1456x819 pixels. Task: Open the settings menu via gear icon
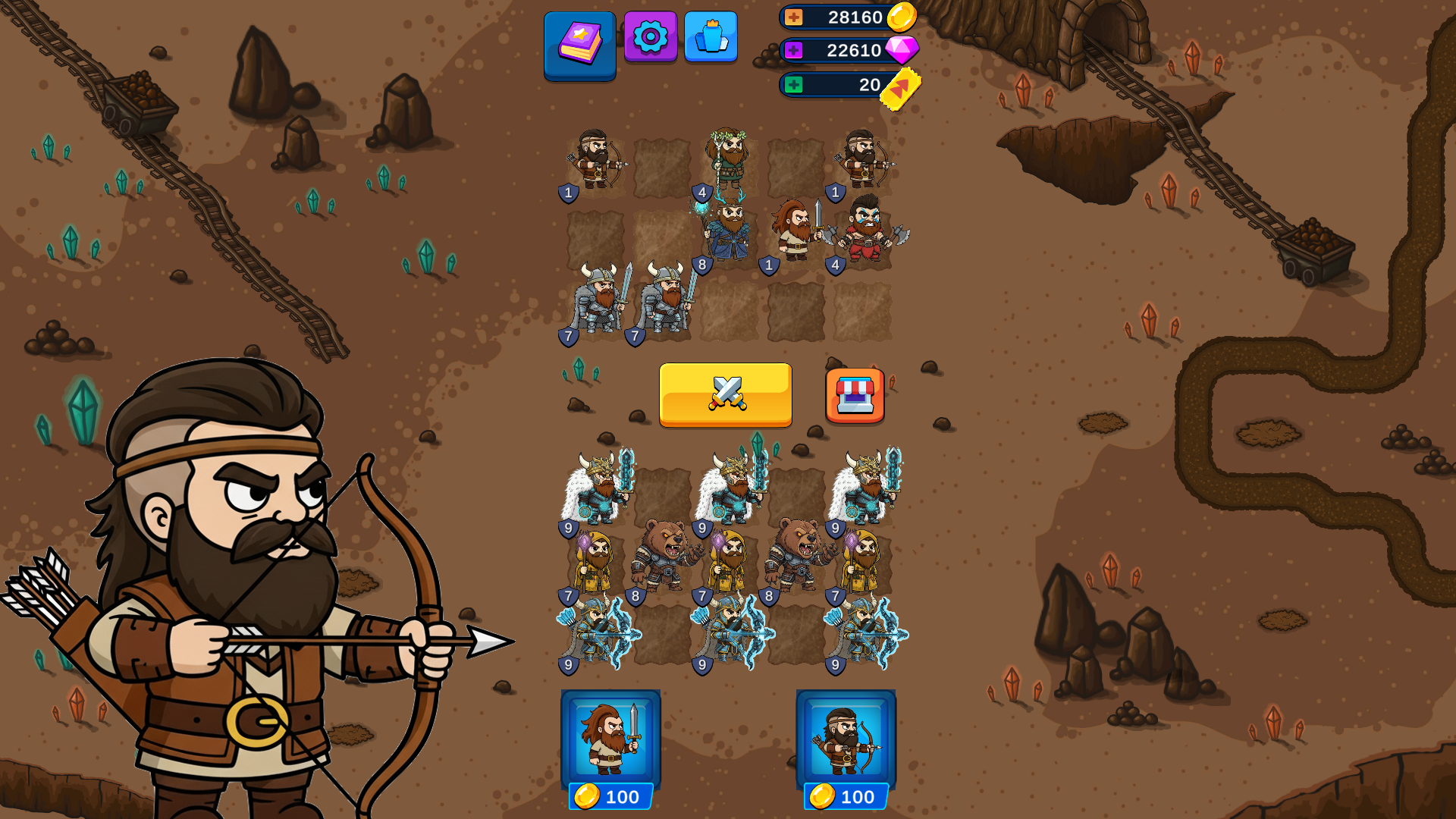click(651, 36)
